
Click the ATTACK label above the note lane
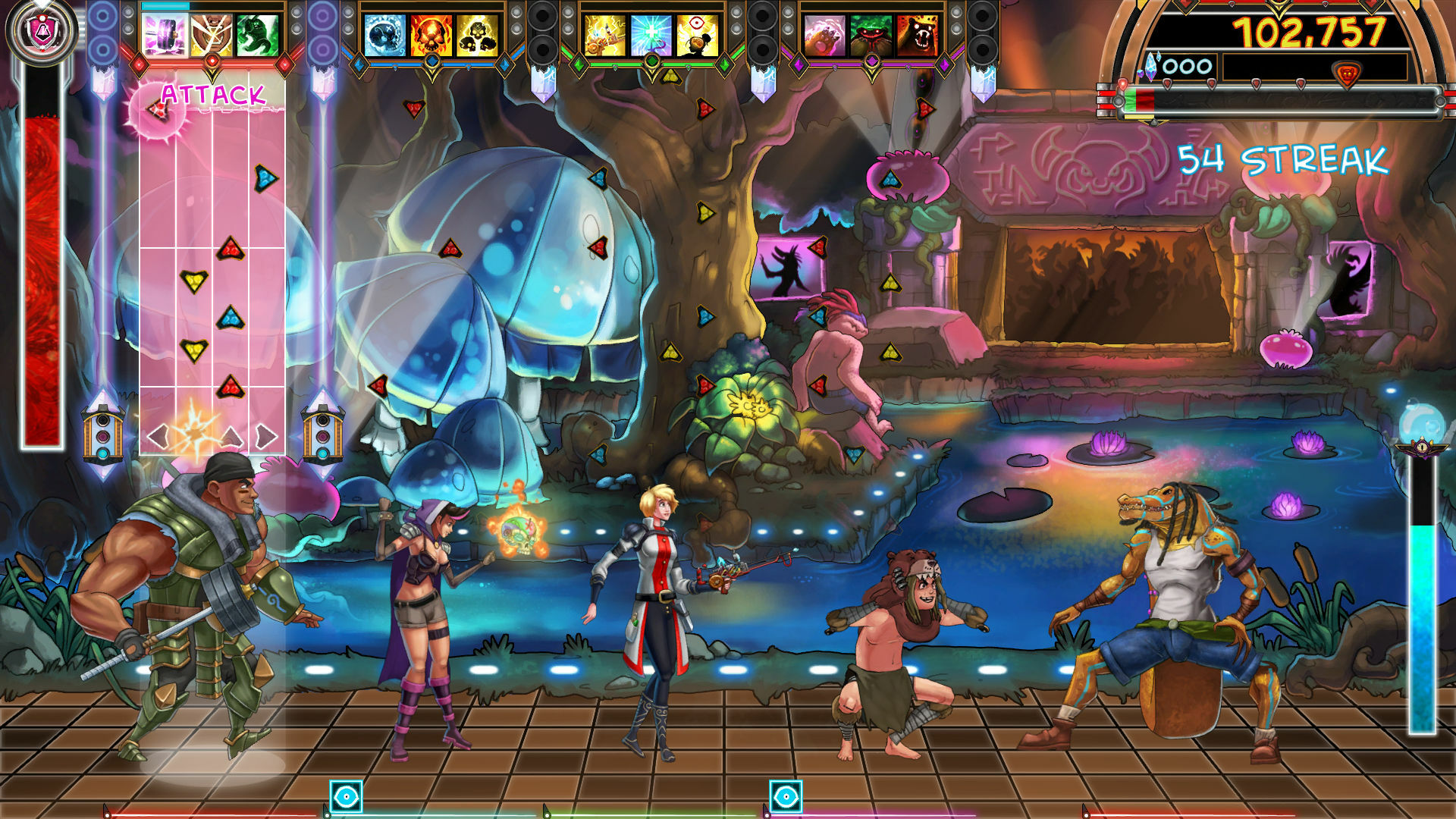(212, 95)
